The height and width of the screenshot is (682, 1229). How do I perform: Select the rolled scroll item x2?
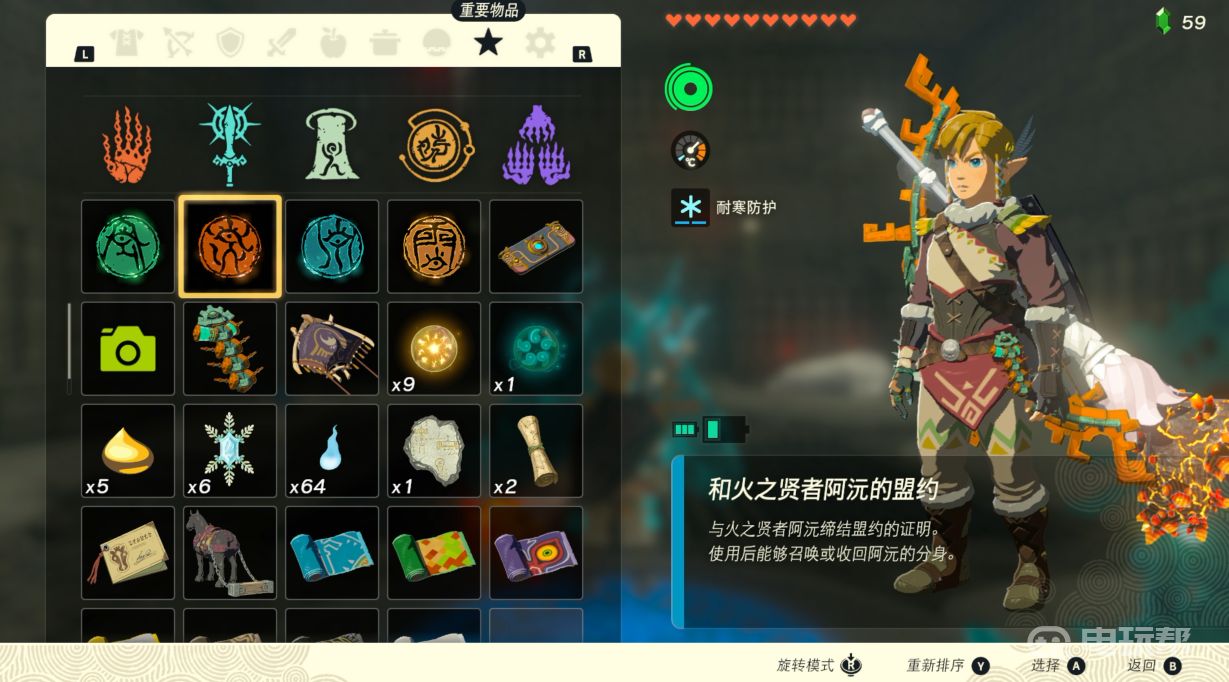536,451
